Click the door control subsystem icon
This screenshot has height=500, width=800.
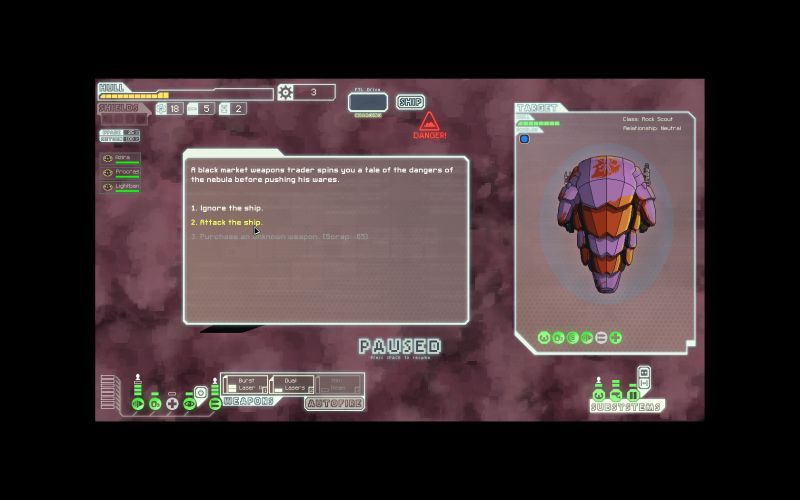click(632, 395)
